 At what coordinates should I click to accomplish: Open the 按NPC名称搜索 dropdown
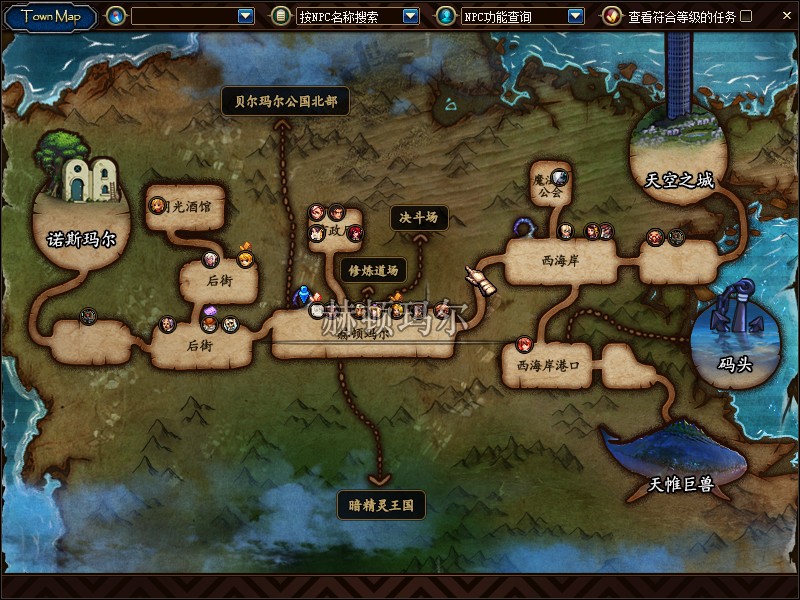[410, 16]
